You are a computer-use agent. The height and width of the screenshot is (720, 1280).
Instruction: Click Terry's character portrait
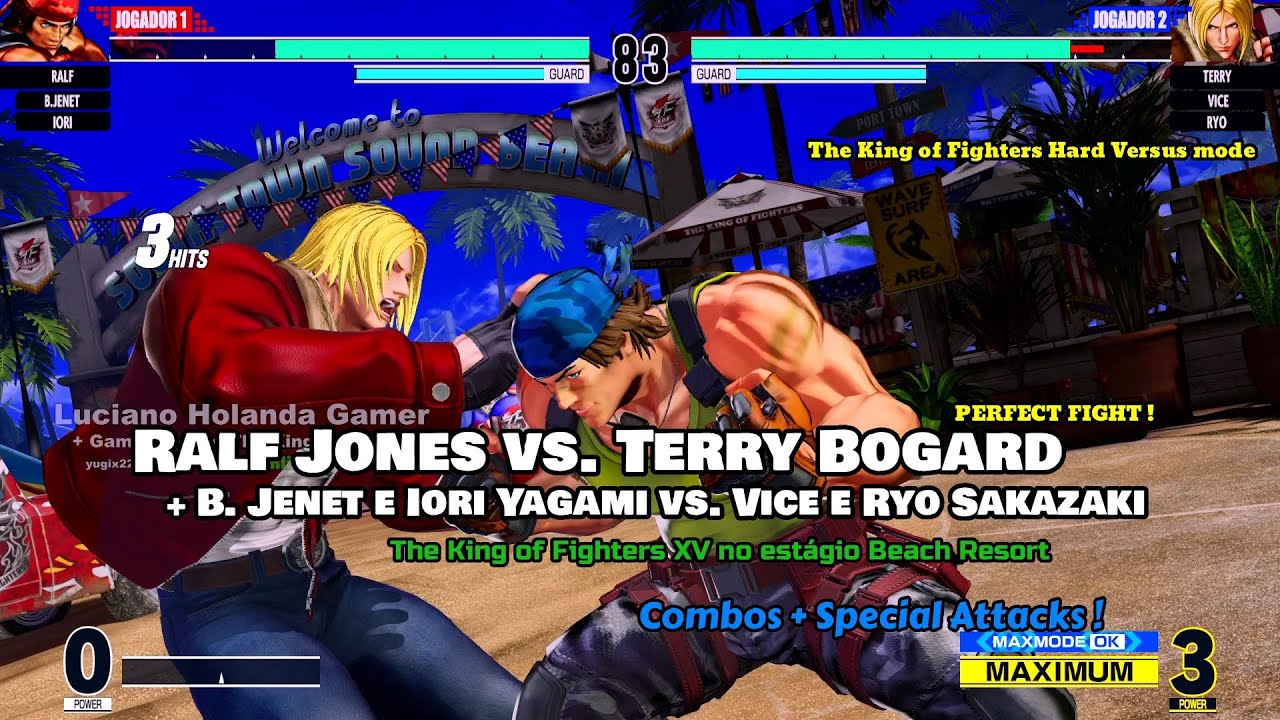click(1226, 32)
